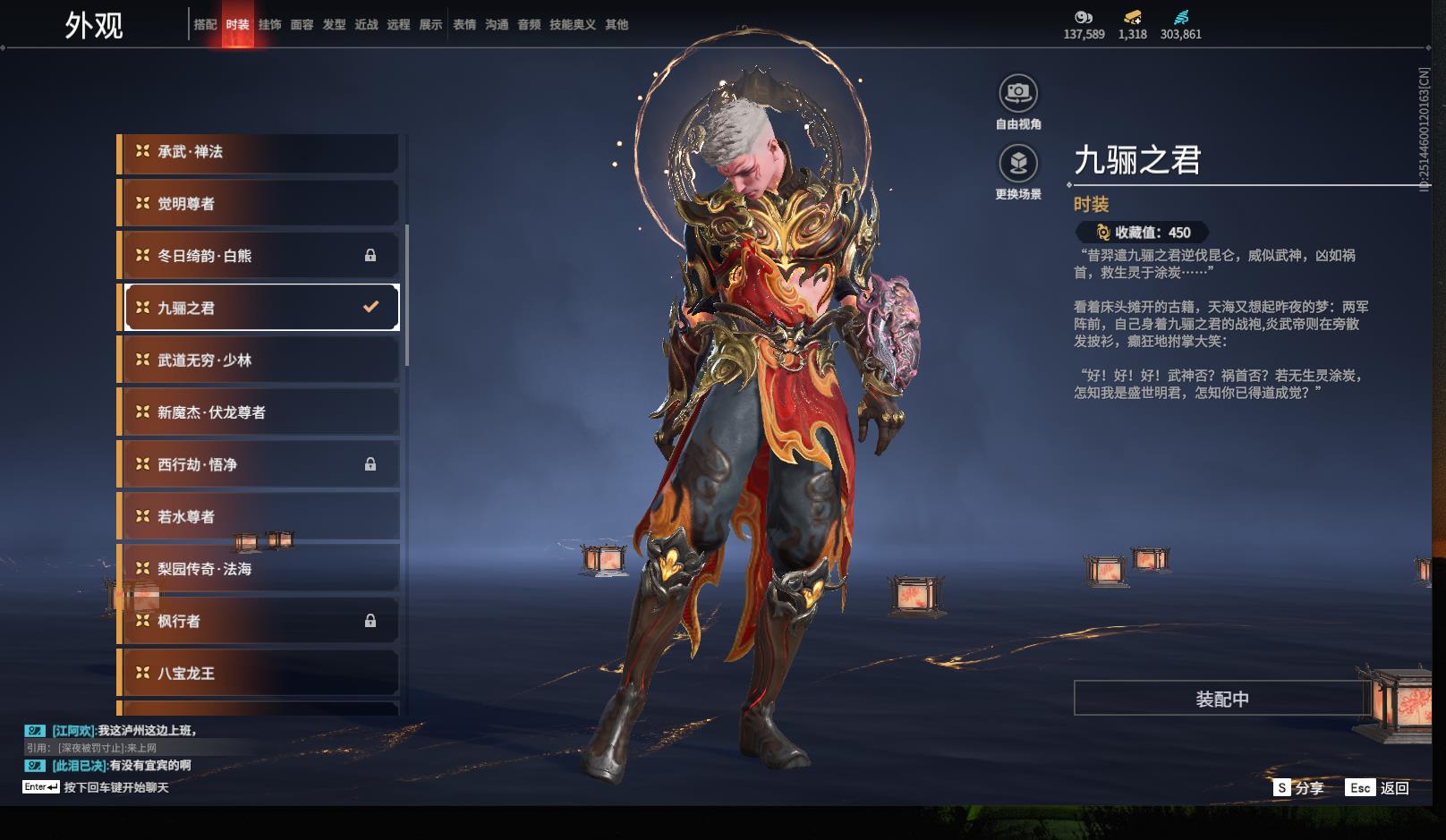
Task: Select the 八宝龙王 outfit
Action: [x=259, y=673]
